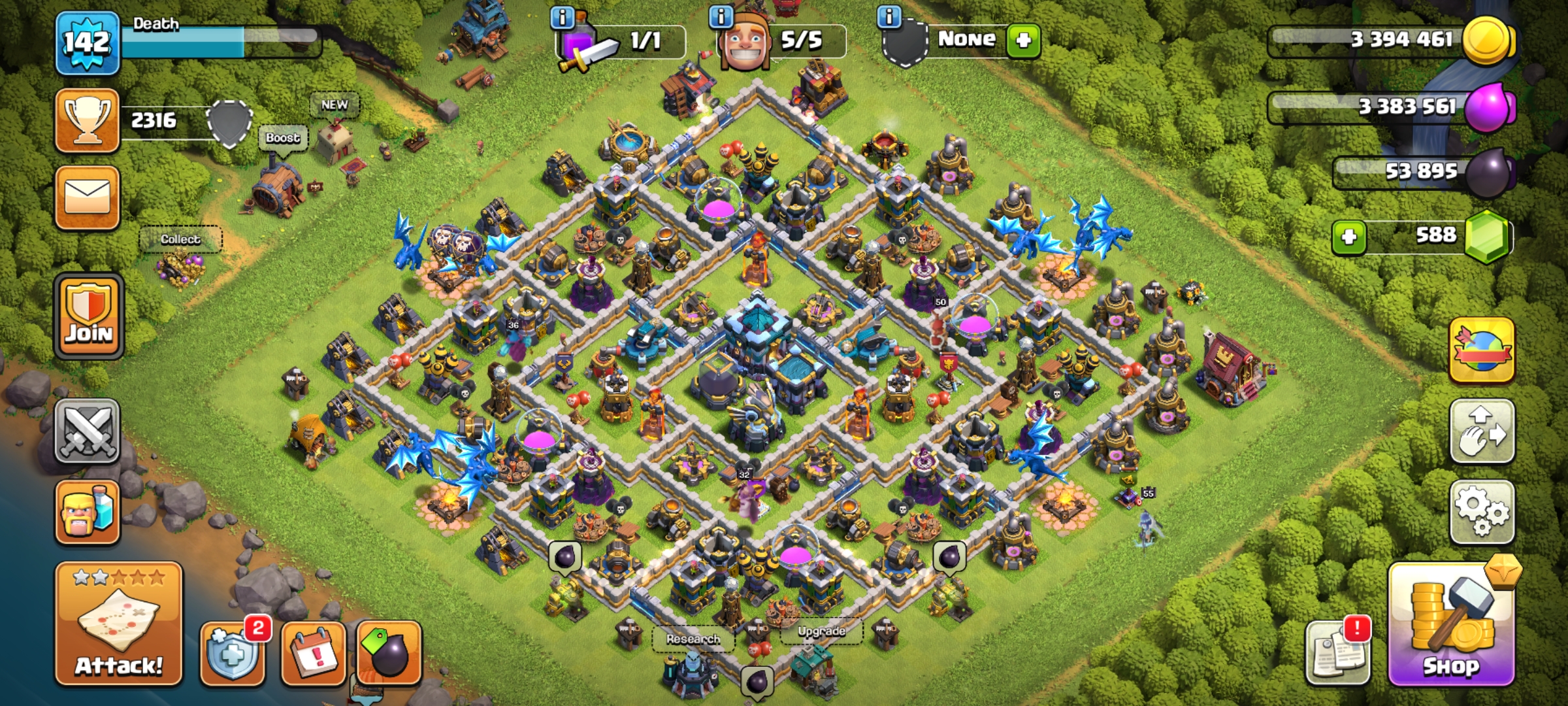Add shield with green plus button
Screen dimensions: 1568x706
click(1023, 41)
